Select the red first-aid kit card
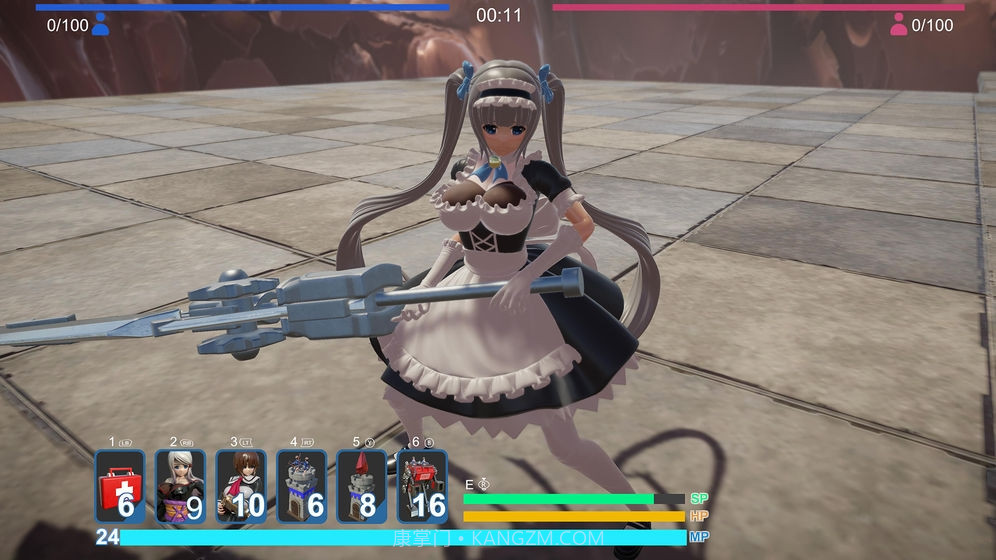This screenshot has height=560, width=996. pos(120,486)
